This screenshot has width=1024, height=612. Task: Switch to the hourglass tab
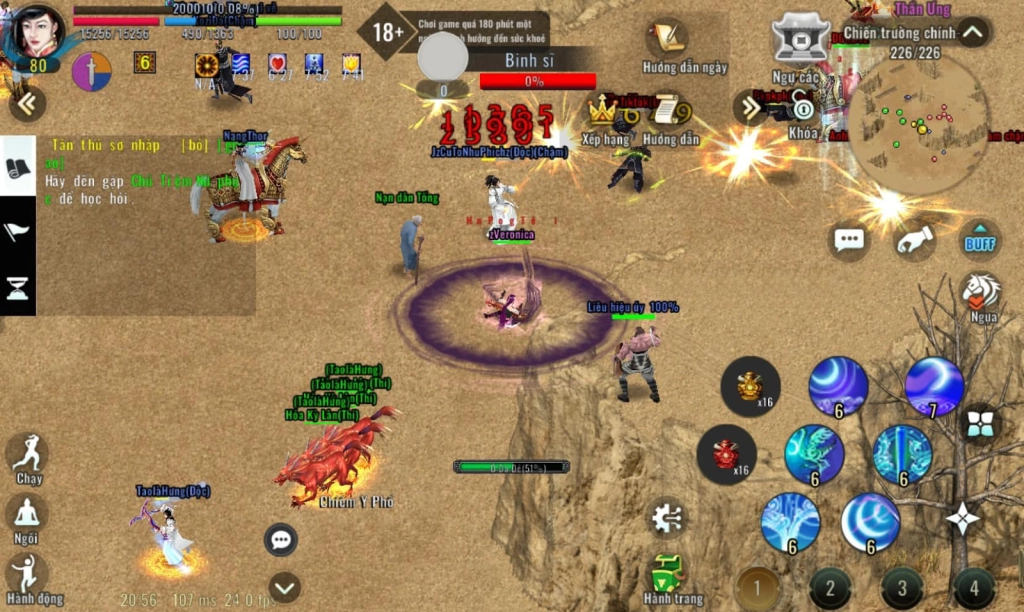(18, 289)
